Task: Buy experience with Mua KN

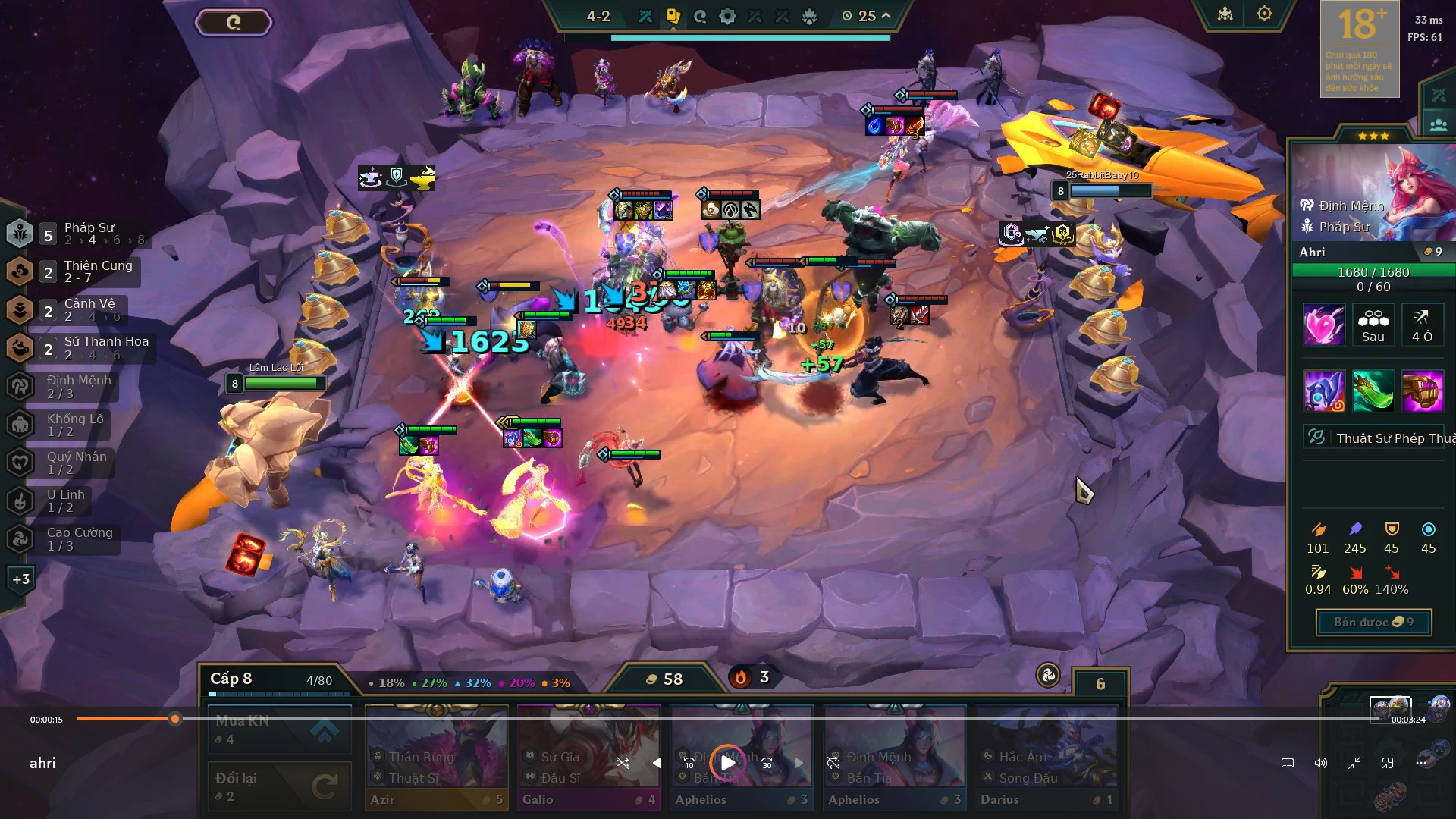Action: (x=279, y=730)
